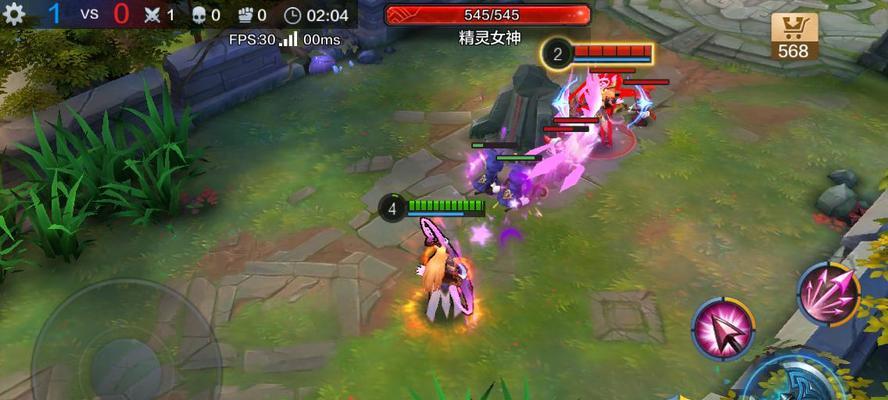
Task: Open the settings gear menu
Action: pyautogui.click(x=15, y=14)
